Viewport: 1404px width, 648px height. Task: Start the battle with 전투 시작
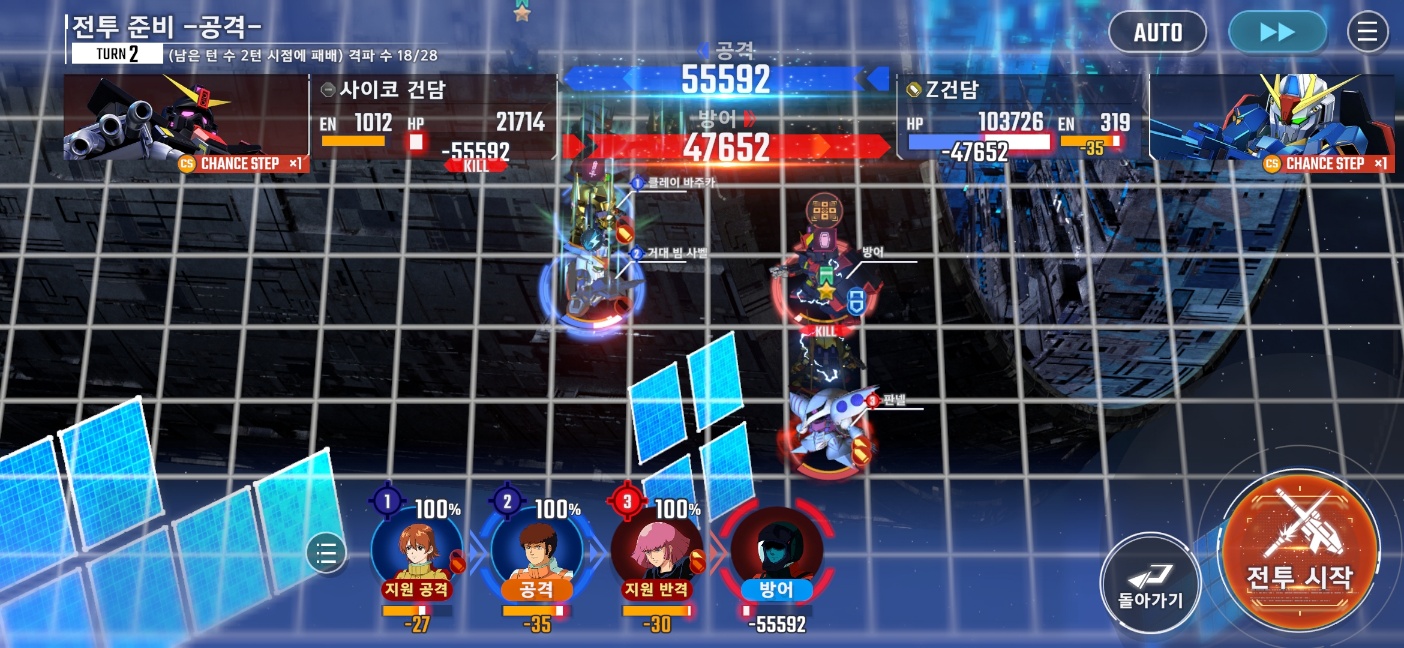(1299, 550)
